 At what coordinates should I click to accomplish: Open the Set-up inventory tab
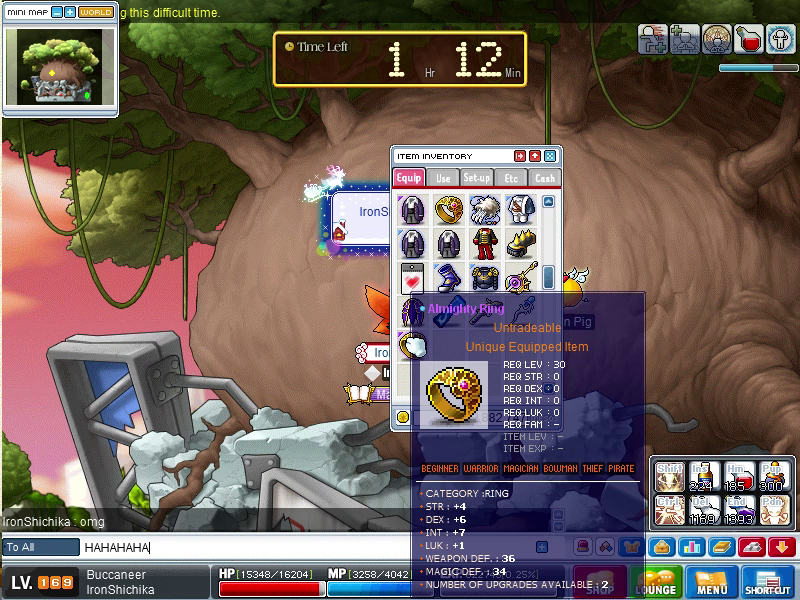point(477,178)
